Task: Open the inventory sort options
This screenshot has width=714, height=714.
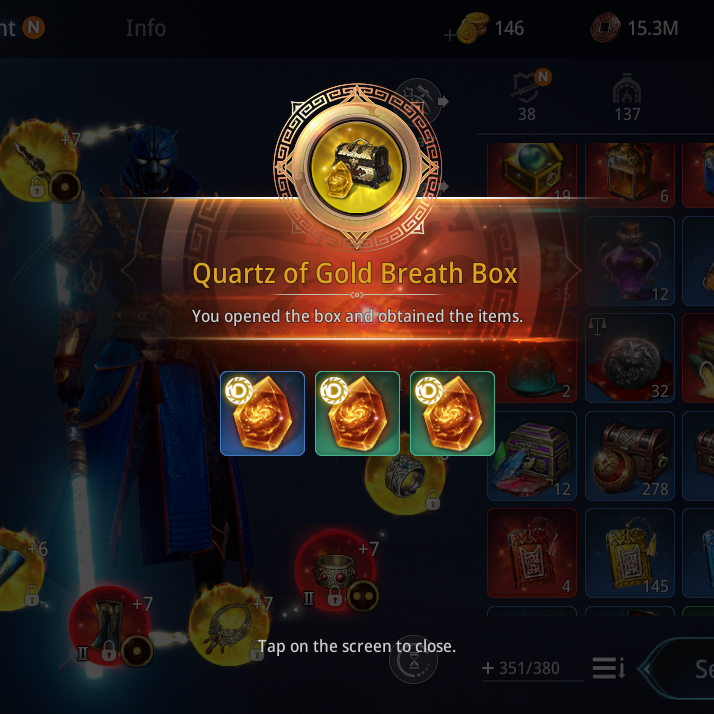Action: [607, 667]
